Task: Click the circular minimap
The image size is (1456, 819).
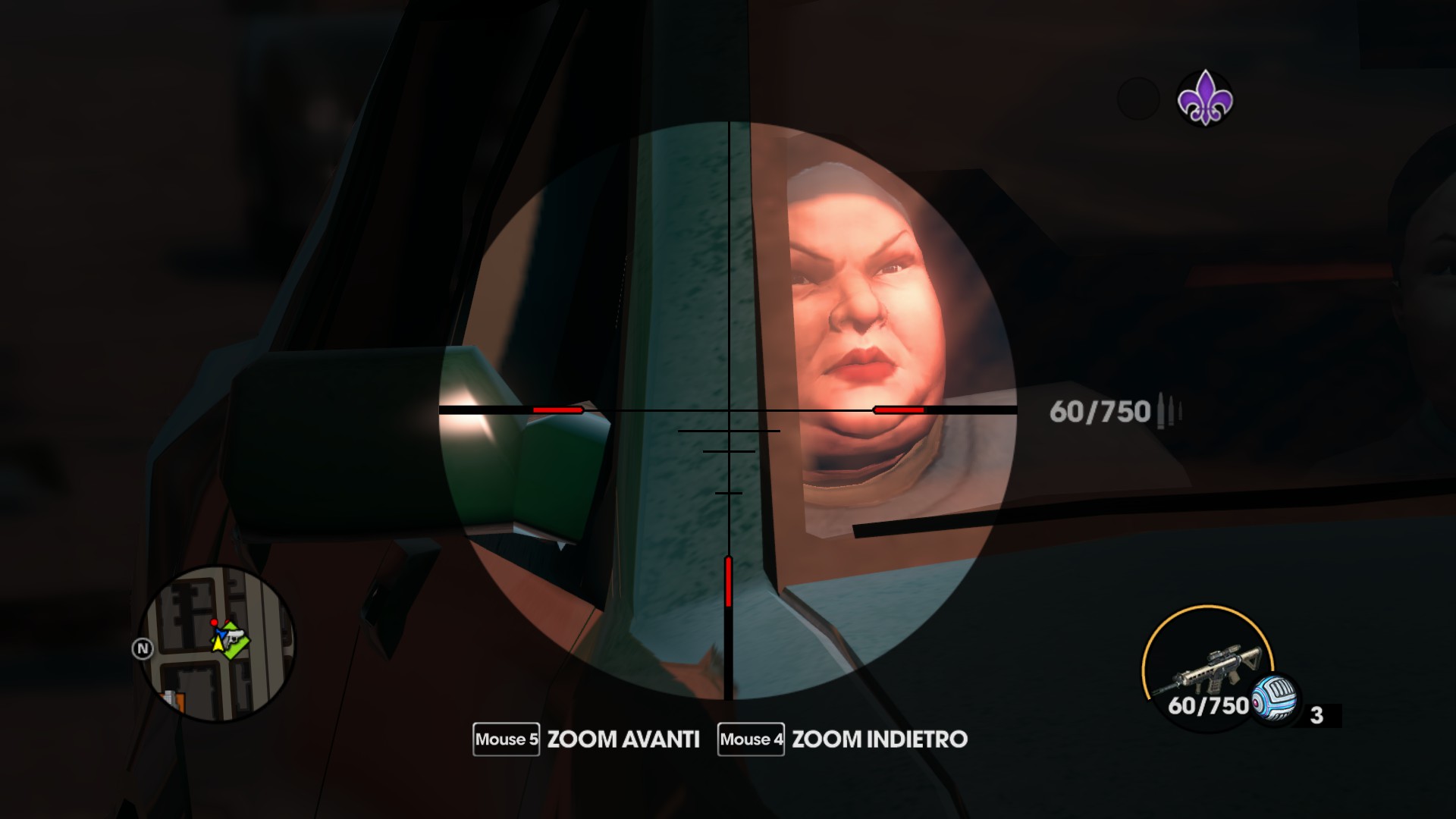Action: 218,645
